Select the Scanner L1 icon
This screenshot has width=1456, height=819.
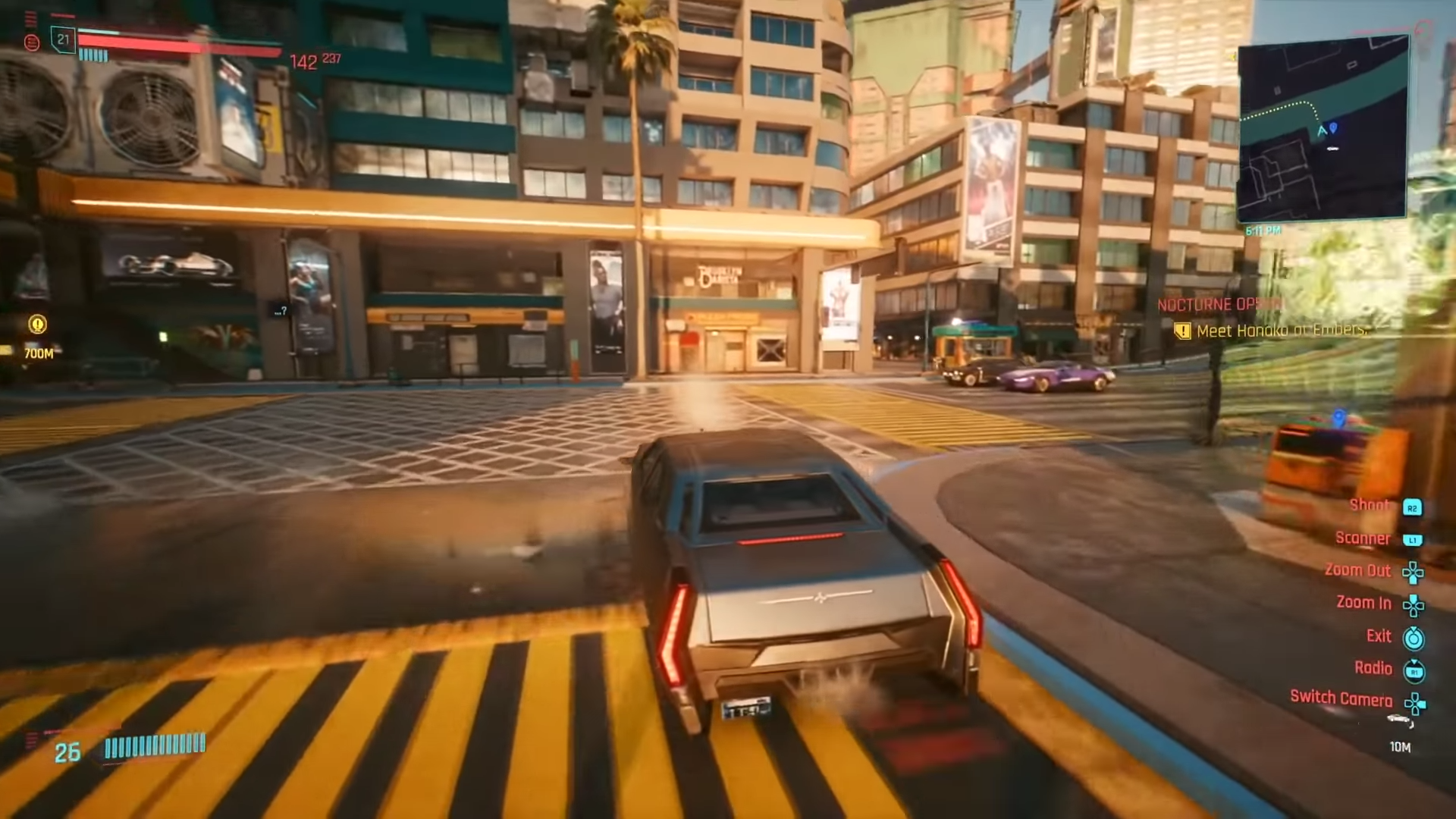[x=1414, y=538]
